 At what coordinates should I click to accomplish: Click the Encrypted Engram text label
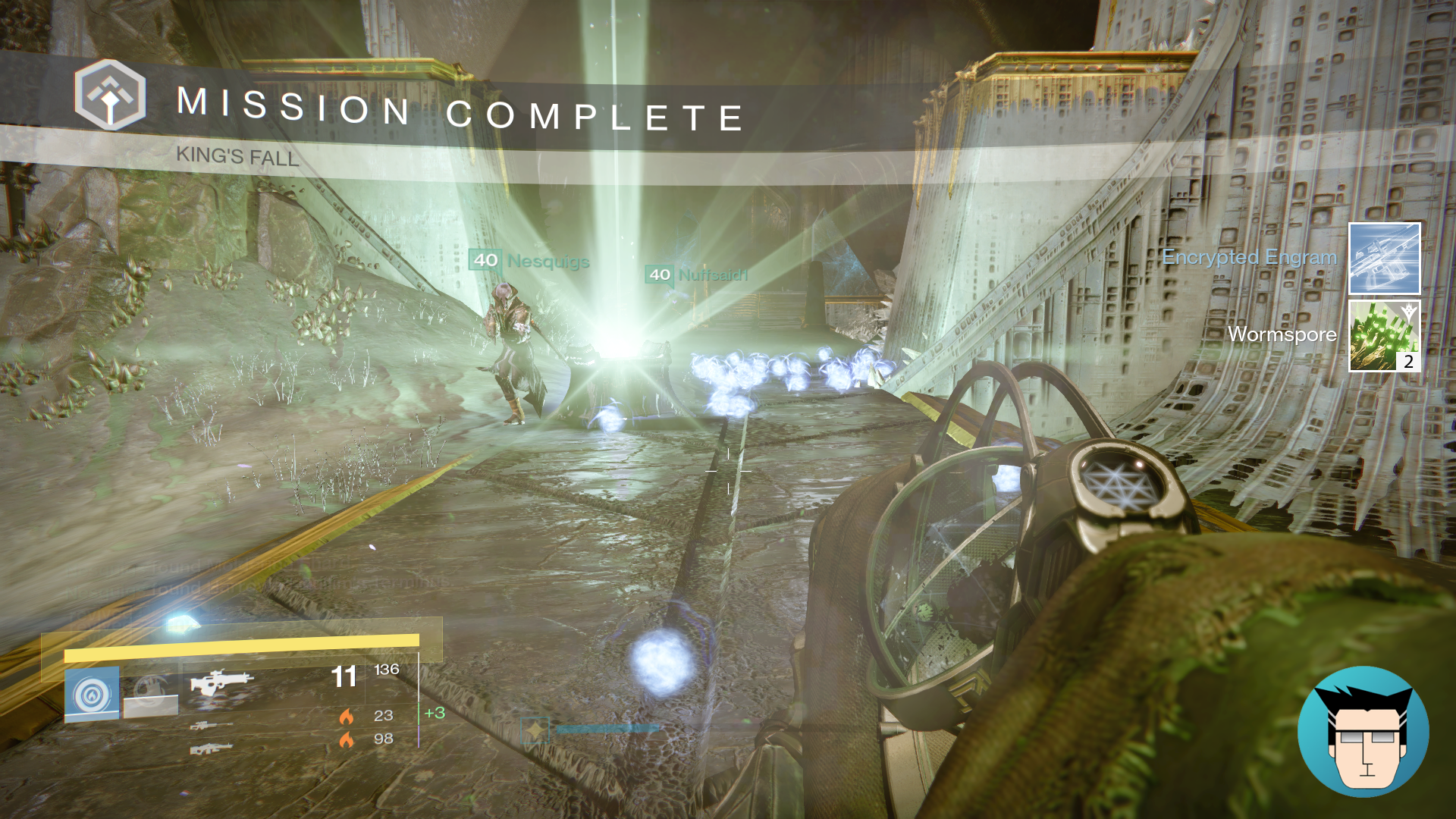pyautogui.click(x=1250, y=258)
